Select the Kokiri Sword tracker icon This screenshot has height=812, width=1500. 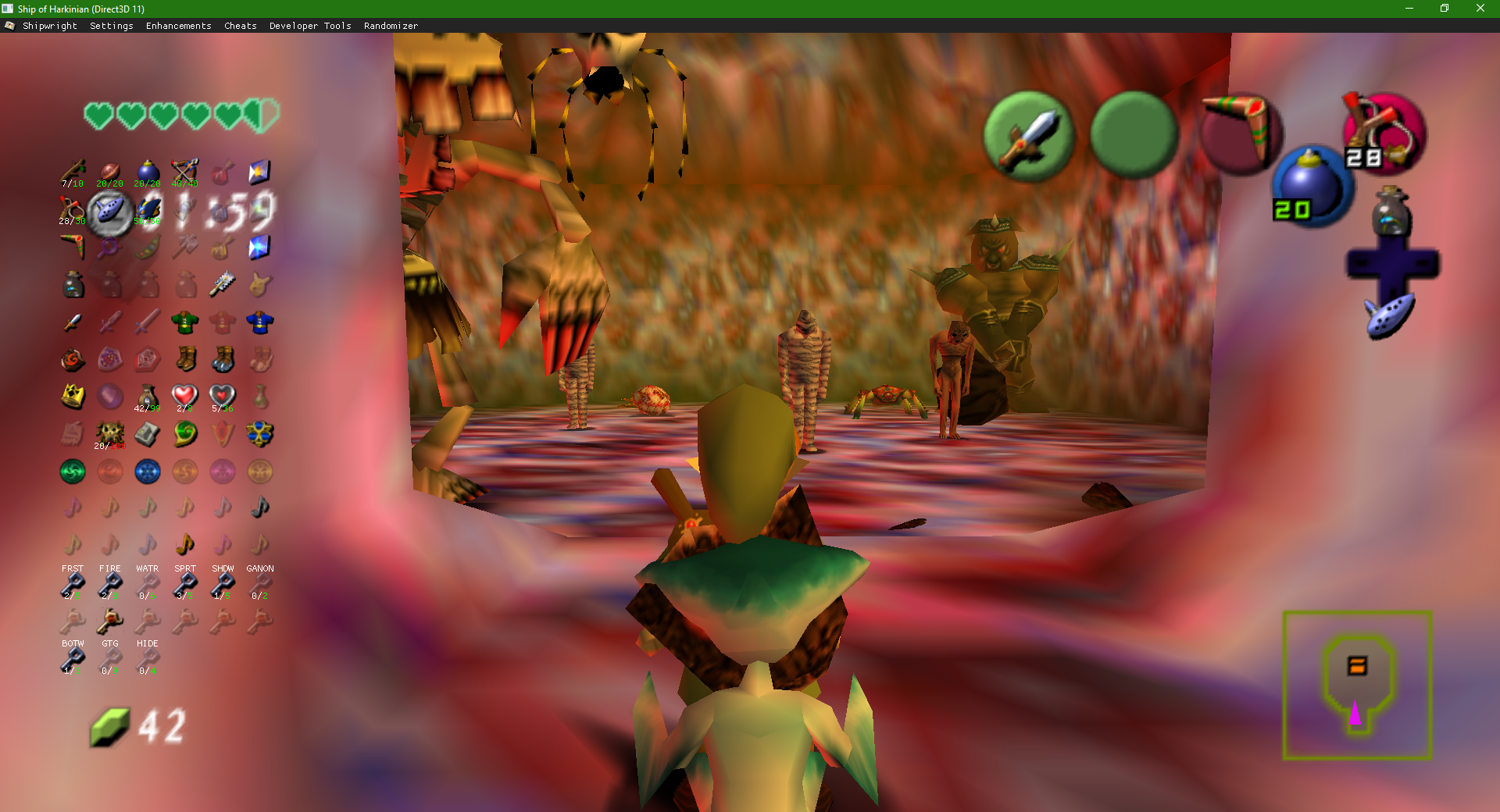pyautogui.click(x=72, y=322)
